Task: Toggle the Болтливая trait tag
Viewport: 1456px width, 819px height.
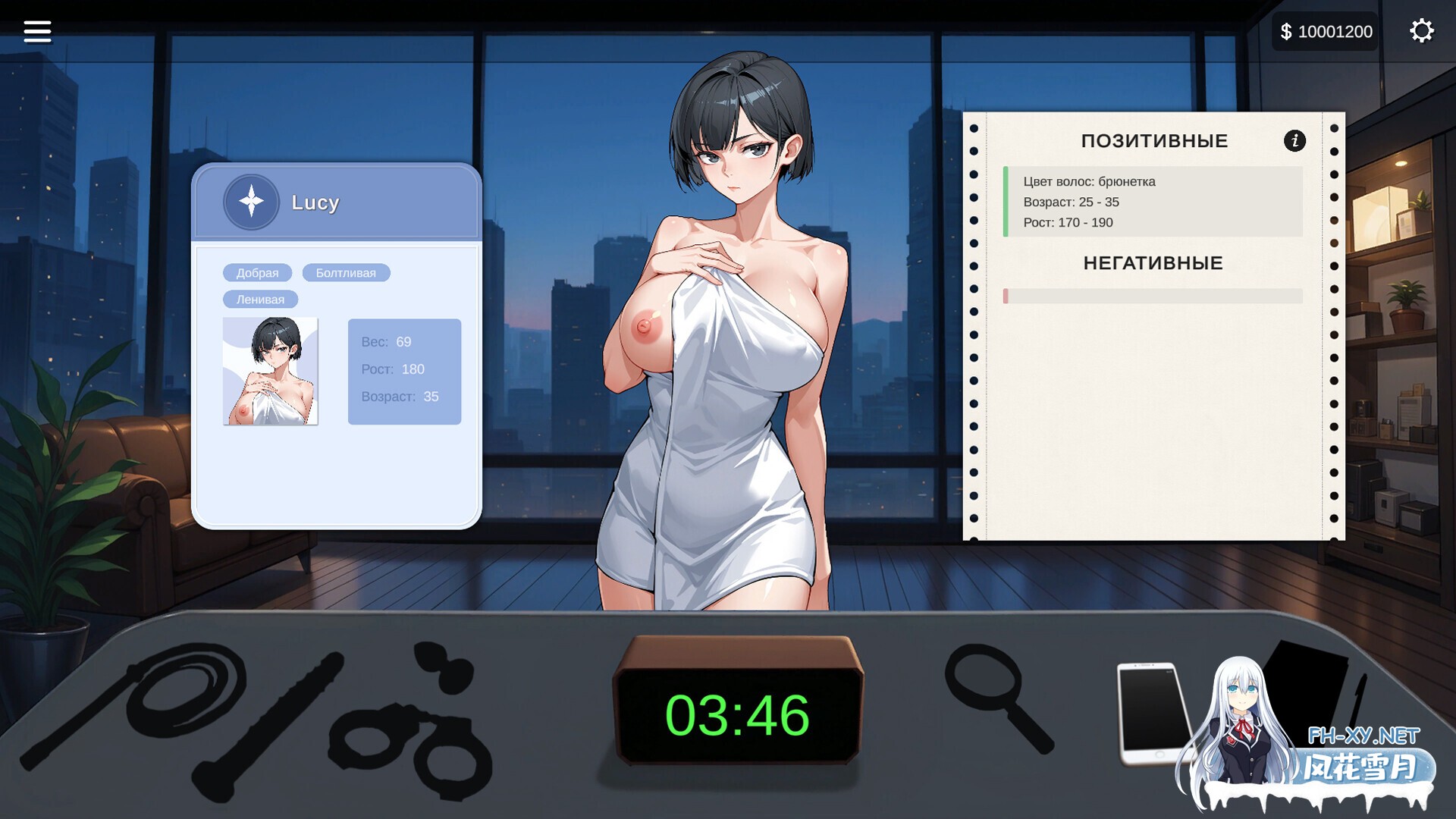Action: click(345, 272)
